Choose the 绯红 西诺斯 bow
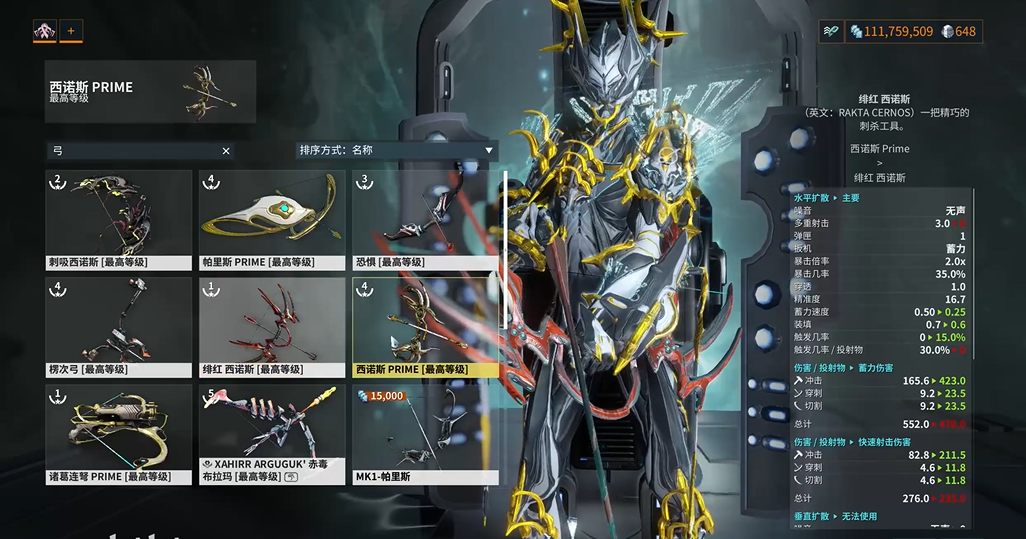 [272, 327]
